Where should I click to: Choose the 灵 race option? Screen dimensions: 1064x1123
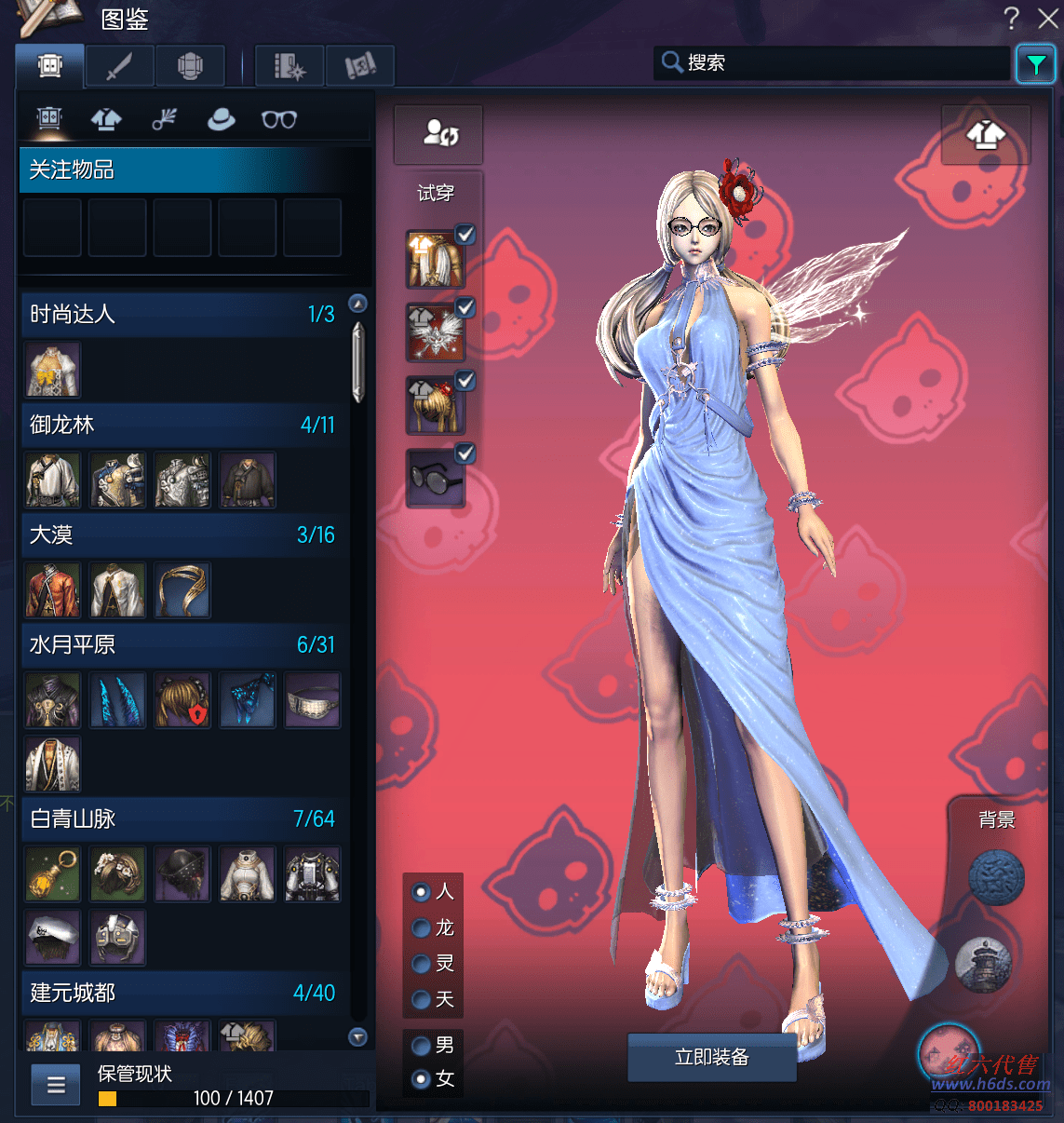(422, 964)
